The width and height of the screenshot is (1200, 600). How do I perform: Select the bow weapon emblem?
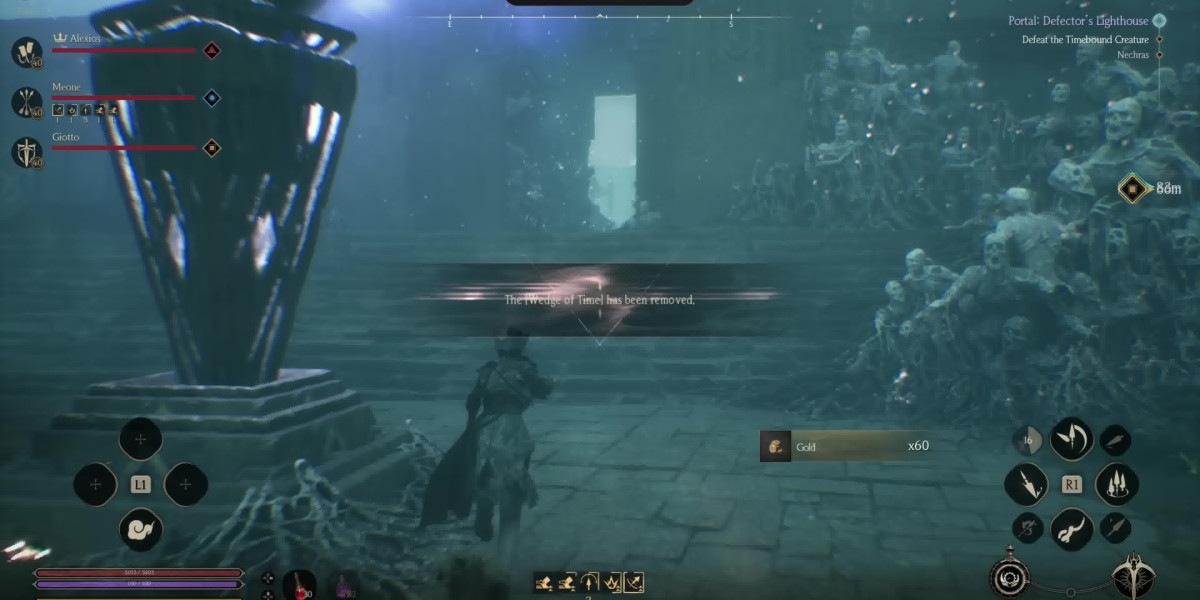[1134, 575]
